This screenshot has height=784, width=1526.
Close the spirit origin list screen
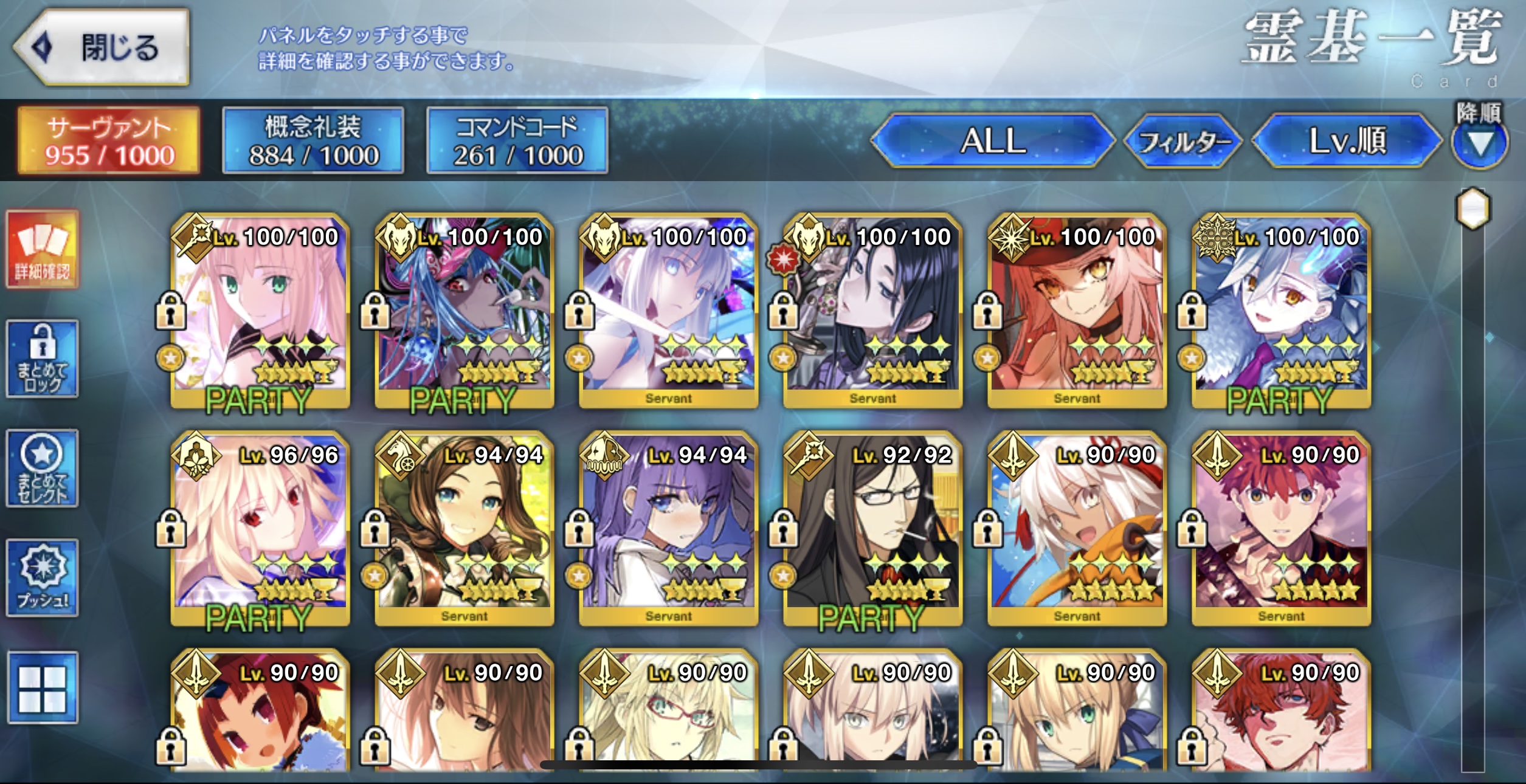tap(102, 47)
